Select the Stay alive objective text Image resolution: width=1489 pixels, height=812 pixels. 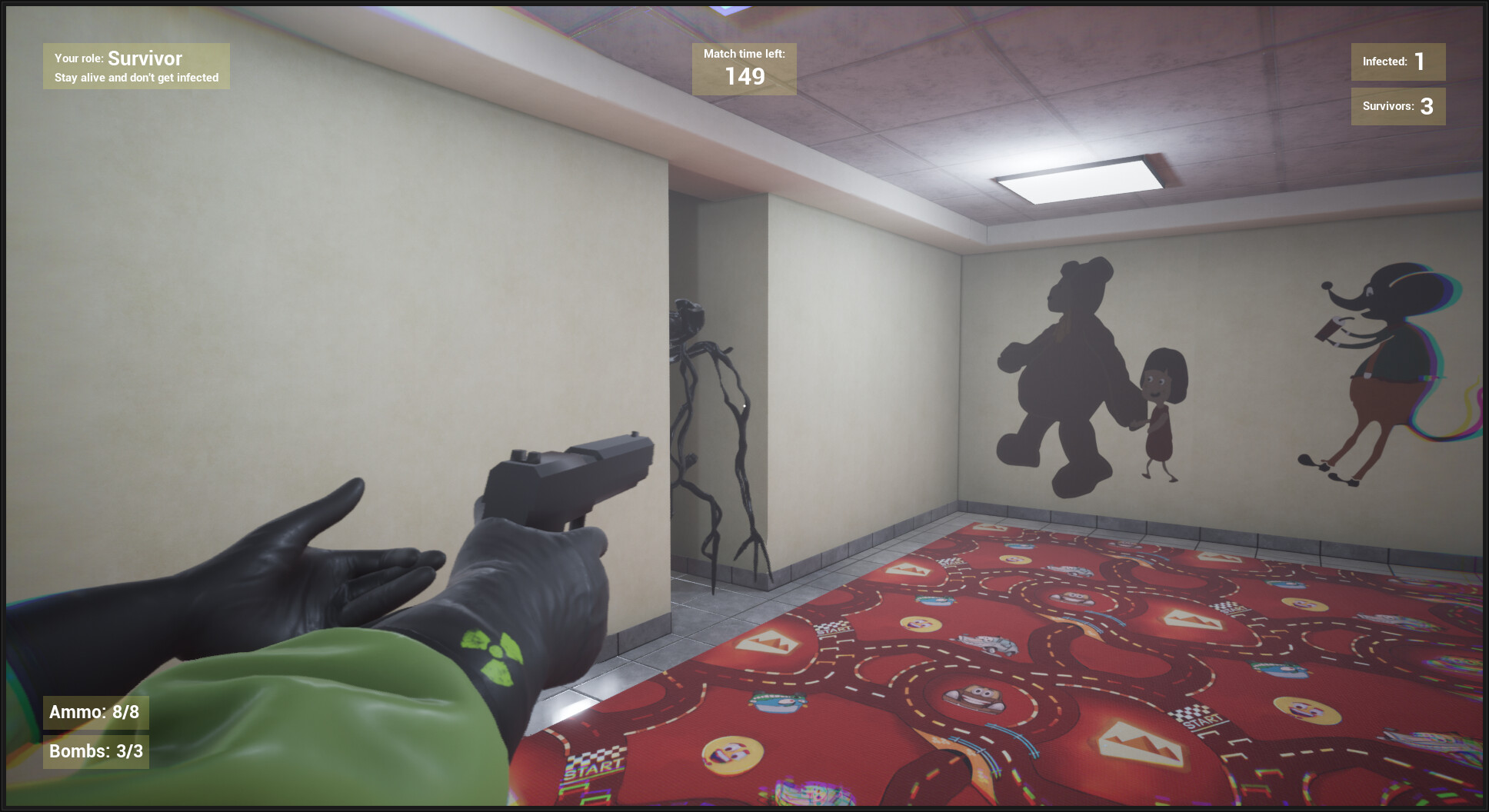136,78
